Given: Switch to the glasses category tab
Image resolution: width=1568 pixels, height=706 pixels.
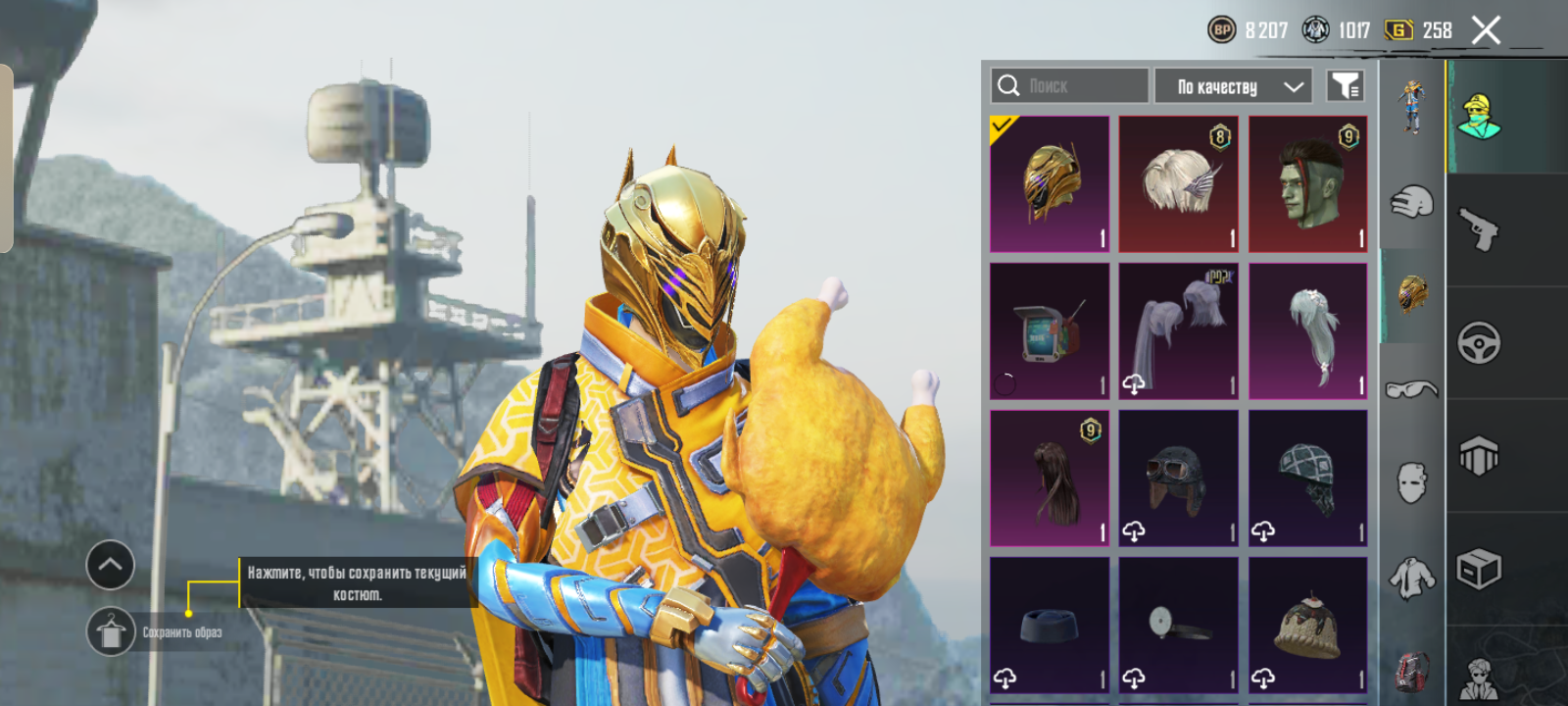Looking at the screenshot, I should 1411,389.
